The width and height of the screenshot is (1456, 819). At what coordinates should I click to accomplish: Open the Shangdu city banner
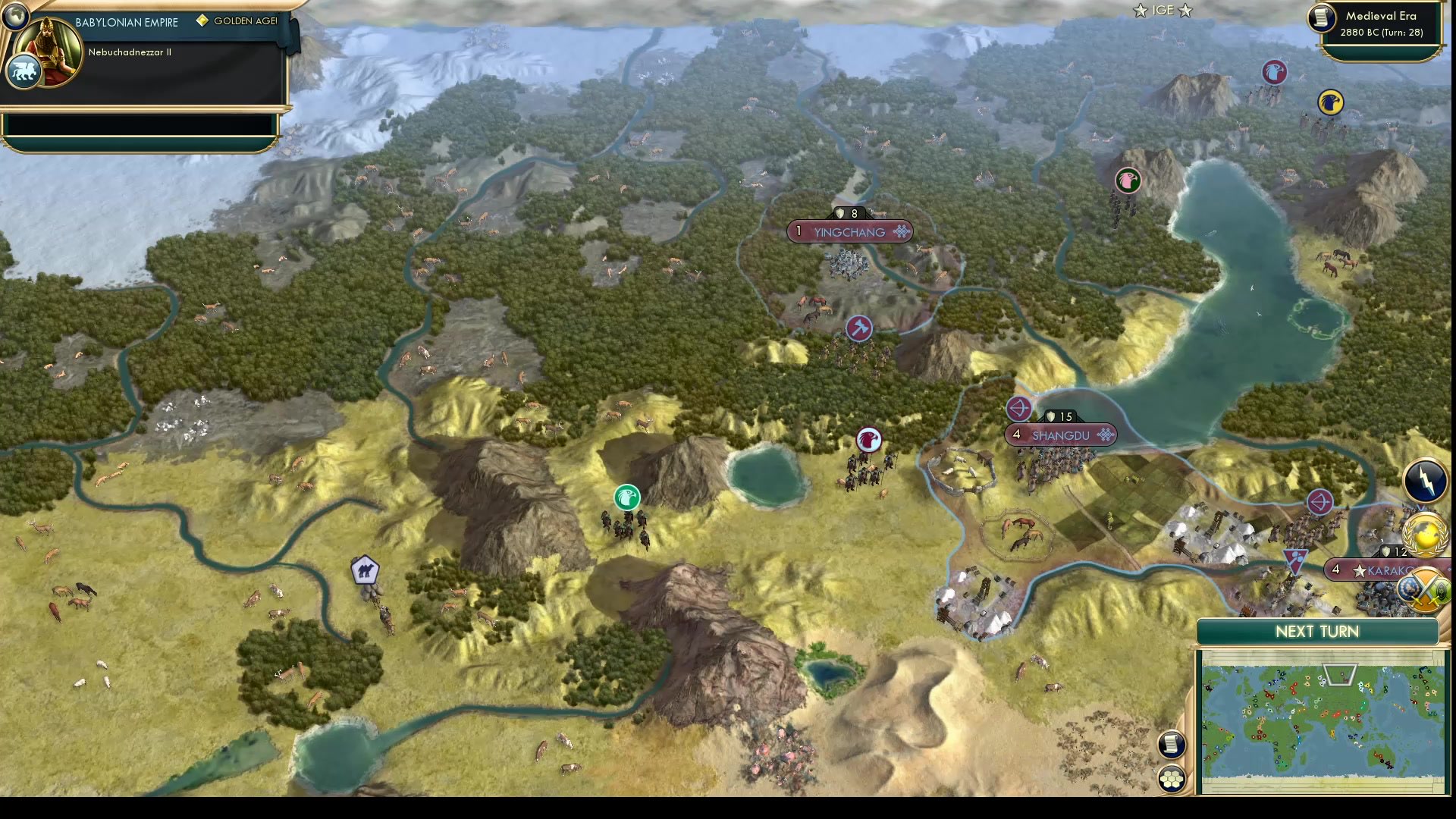1062,435
